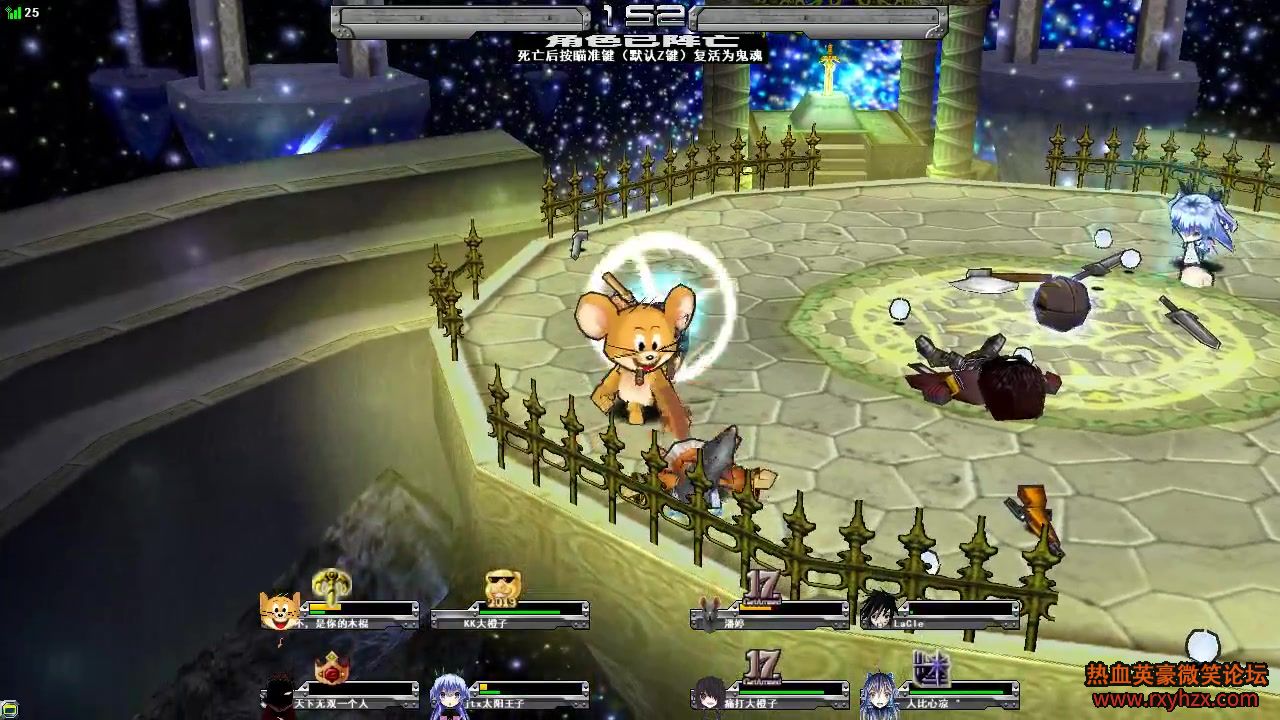This screenshot has height=720, width=1280.
Task: Choose the blue-haired portrait of jtx太阳王子
Action: click(x=449, y=692)
